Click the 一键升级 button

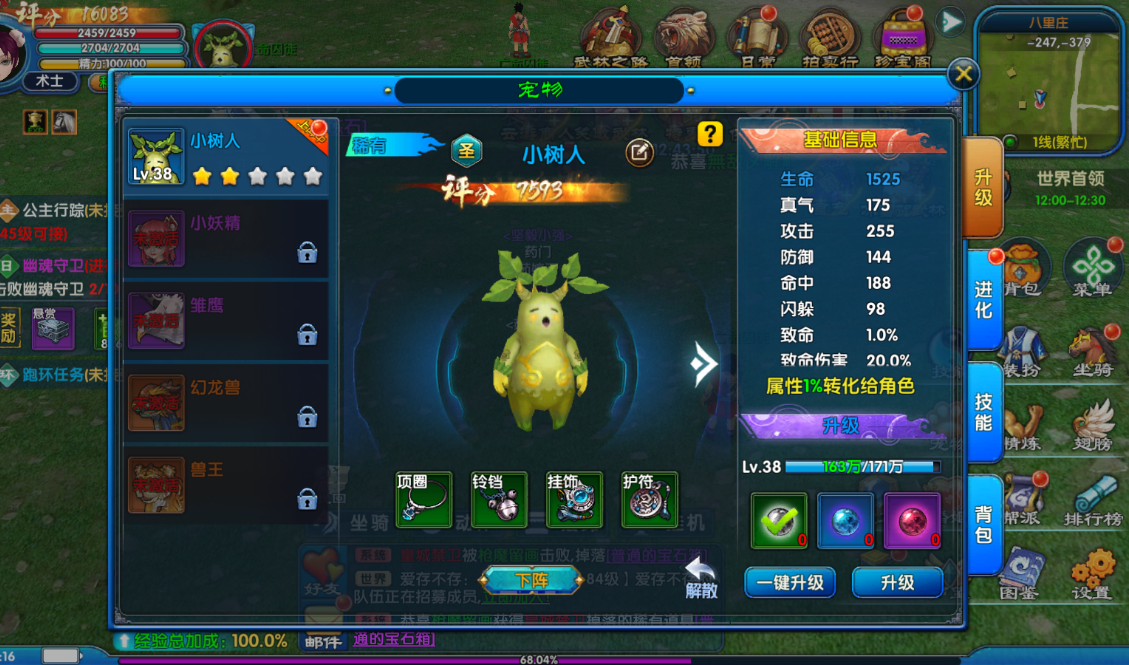[790, 582]
